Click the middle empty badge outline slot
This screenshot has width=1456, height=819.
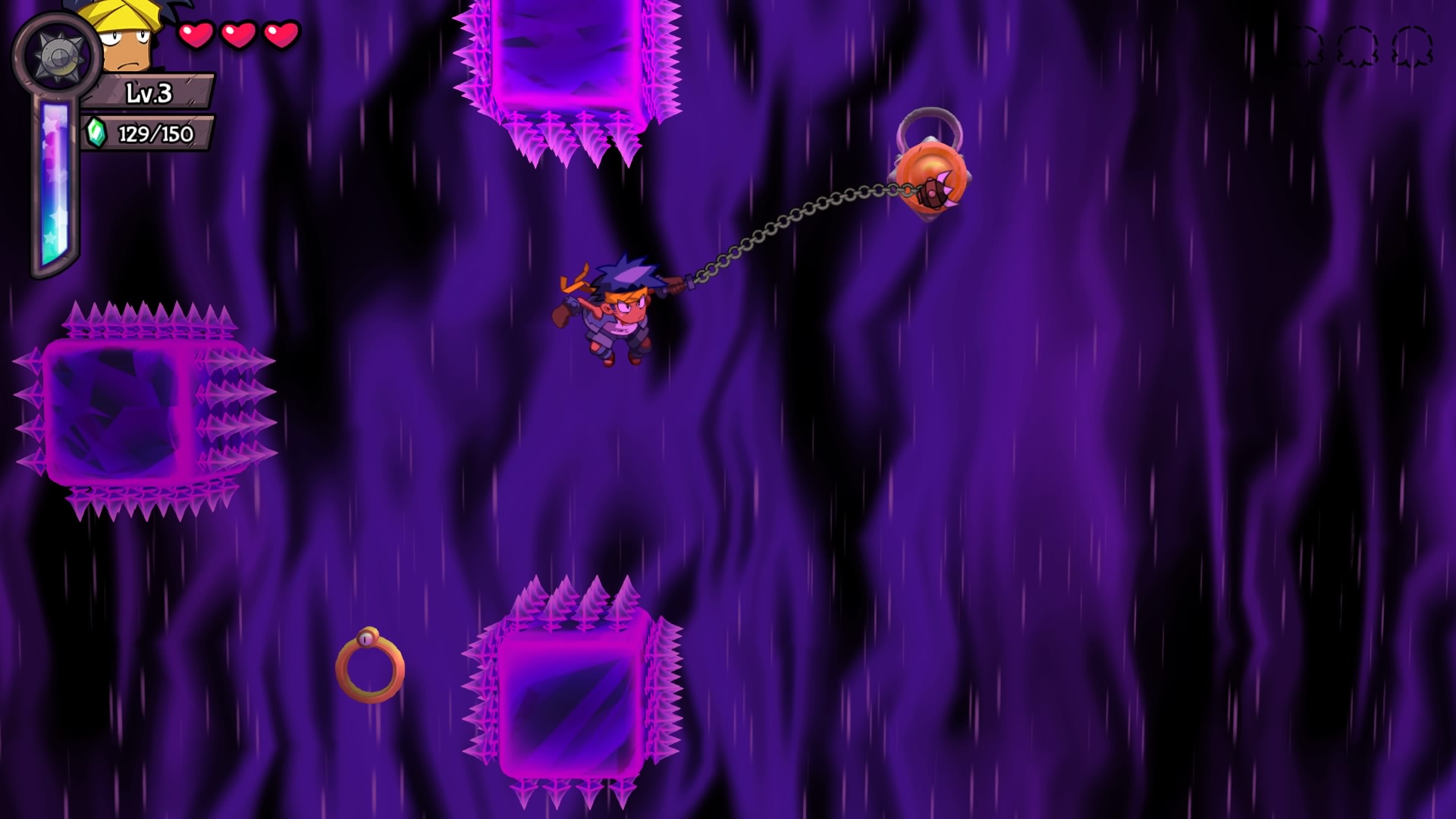1358,47
